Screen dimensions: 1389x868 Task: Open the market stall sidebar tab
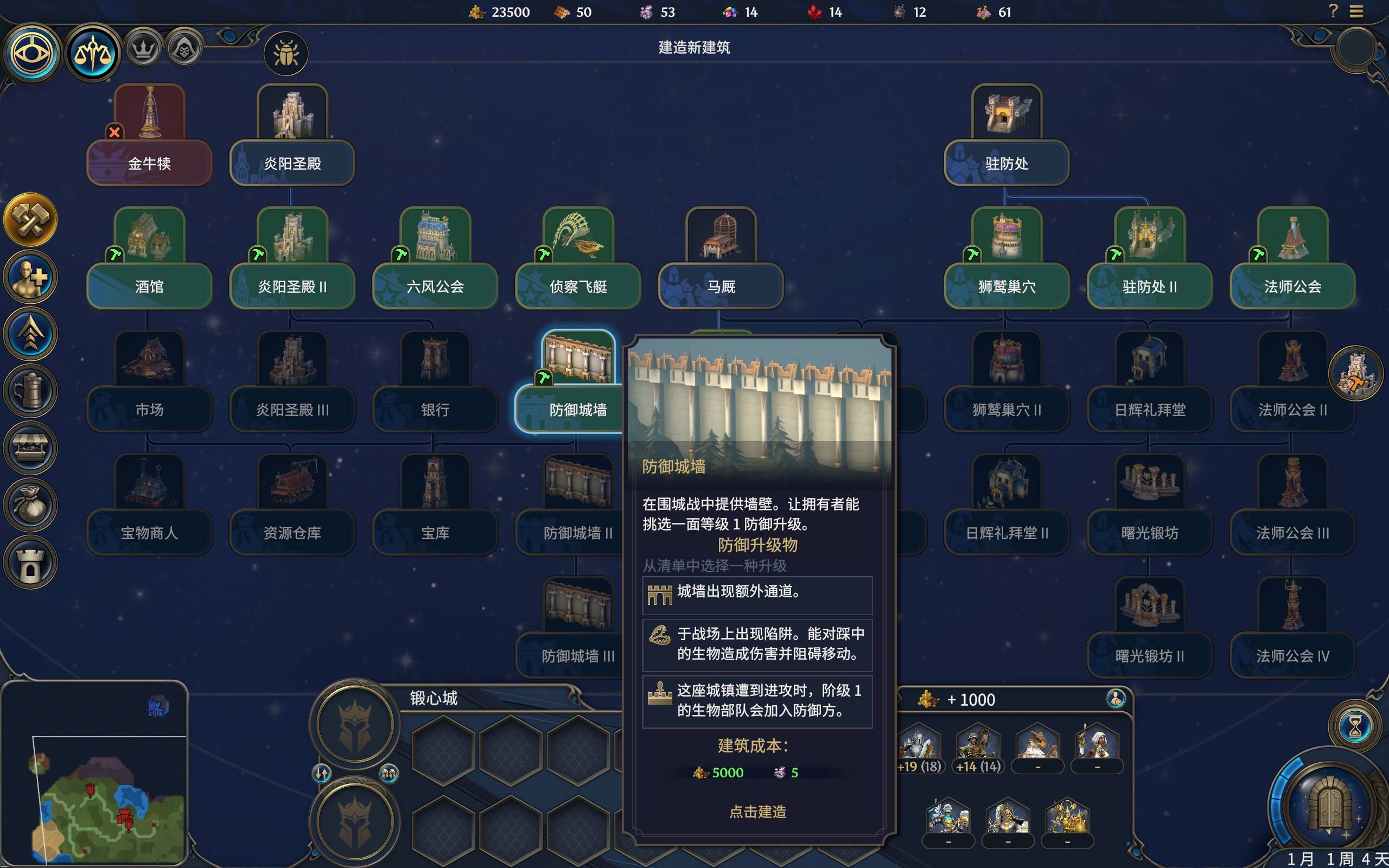[30, 448]
